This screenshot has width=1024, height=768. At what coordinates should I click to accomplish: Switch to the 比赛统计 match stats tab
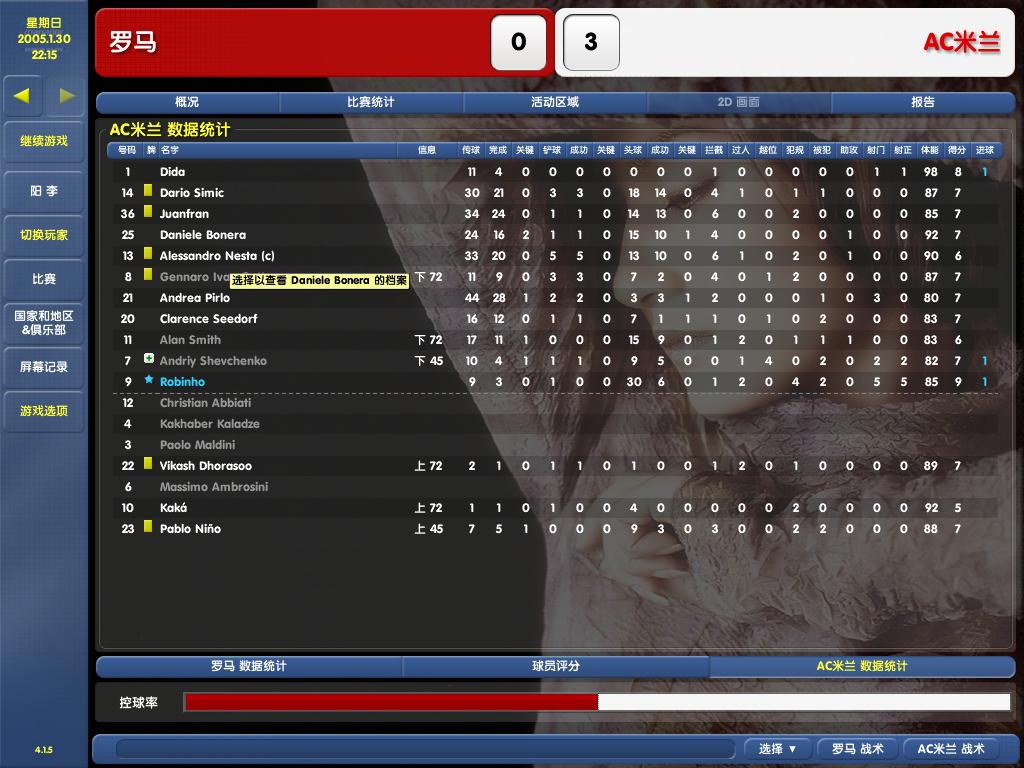(371, 102)
